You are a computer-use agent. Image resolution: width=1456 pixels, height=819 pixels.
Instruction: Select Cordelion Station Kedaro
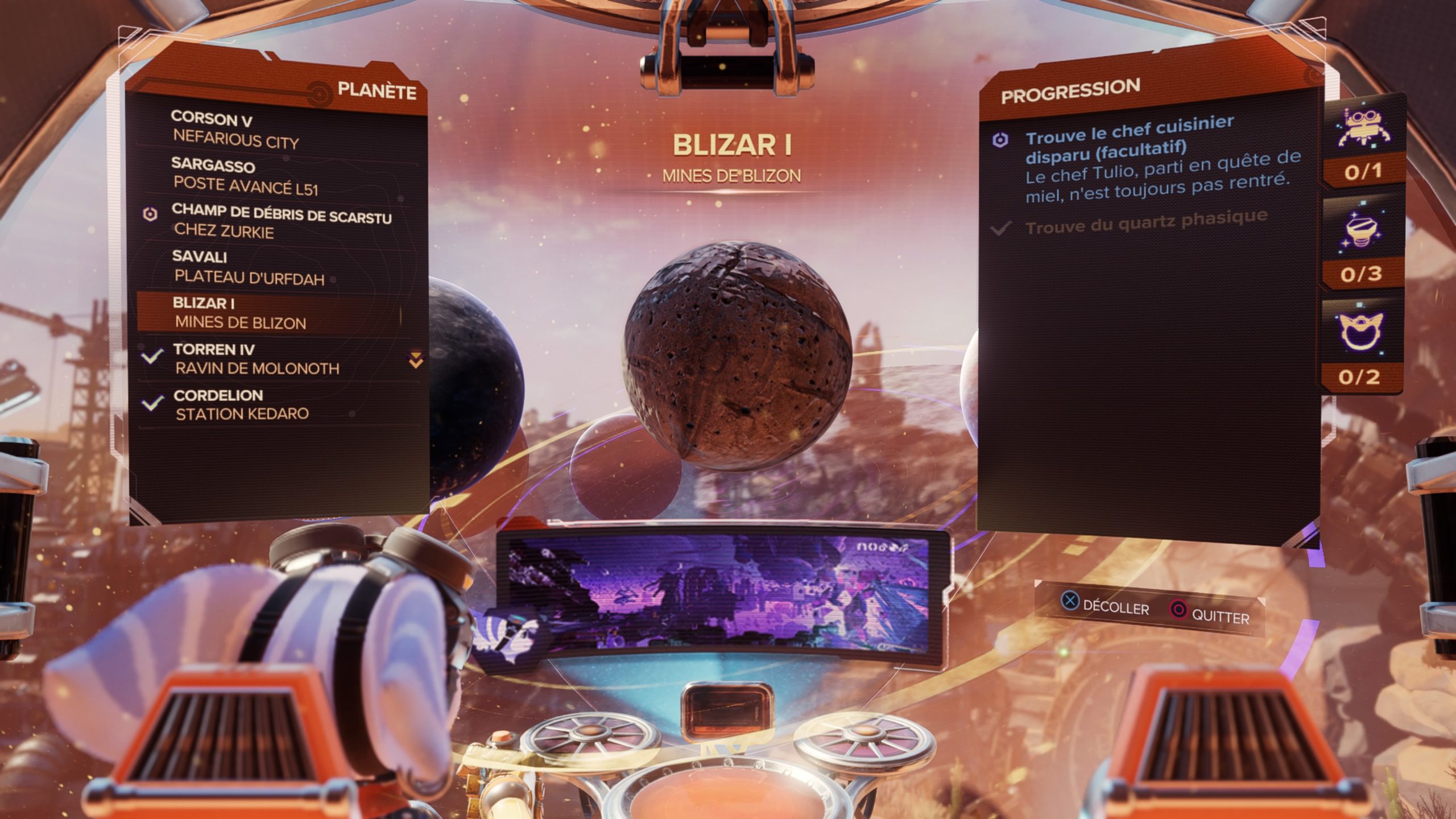click(x=242, y=404)
